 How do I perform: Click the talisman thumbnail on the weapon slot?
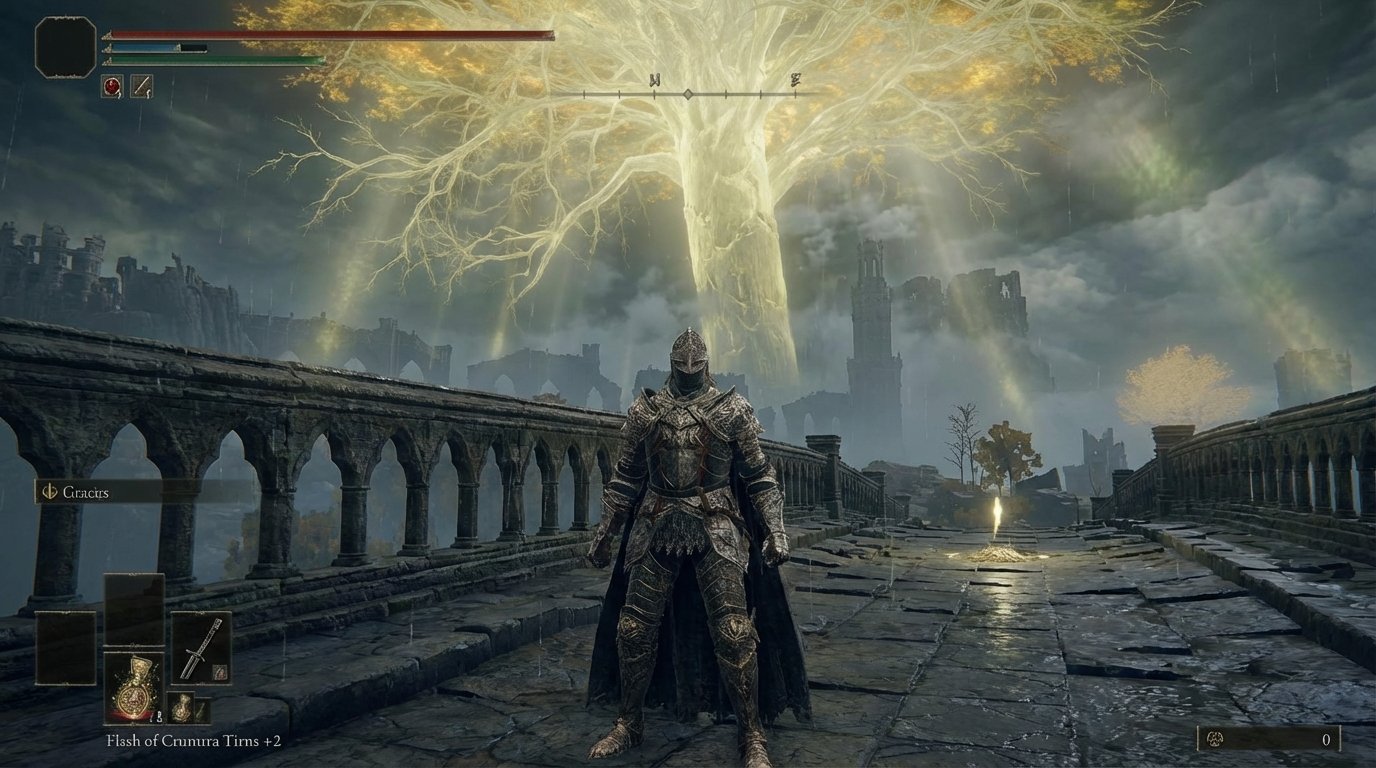pyautogui.click(x=220, y=671)
